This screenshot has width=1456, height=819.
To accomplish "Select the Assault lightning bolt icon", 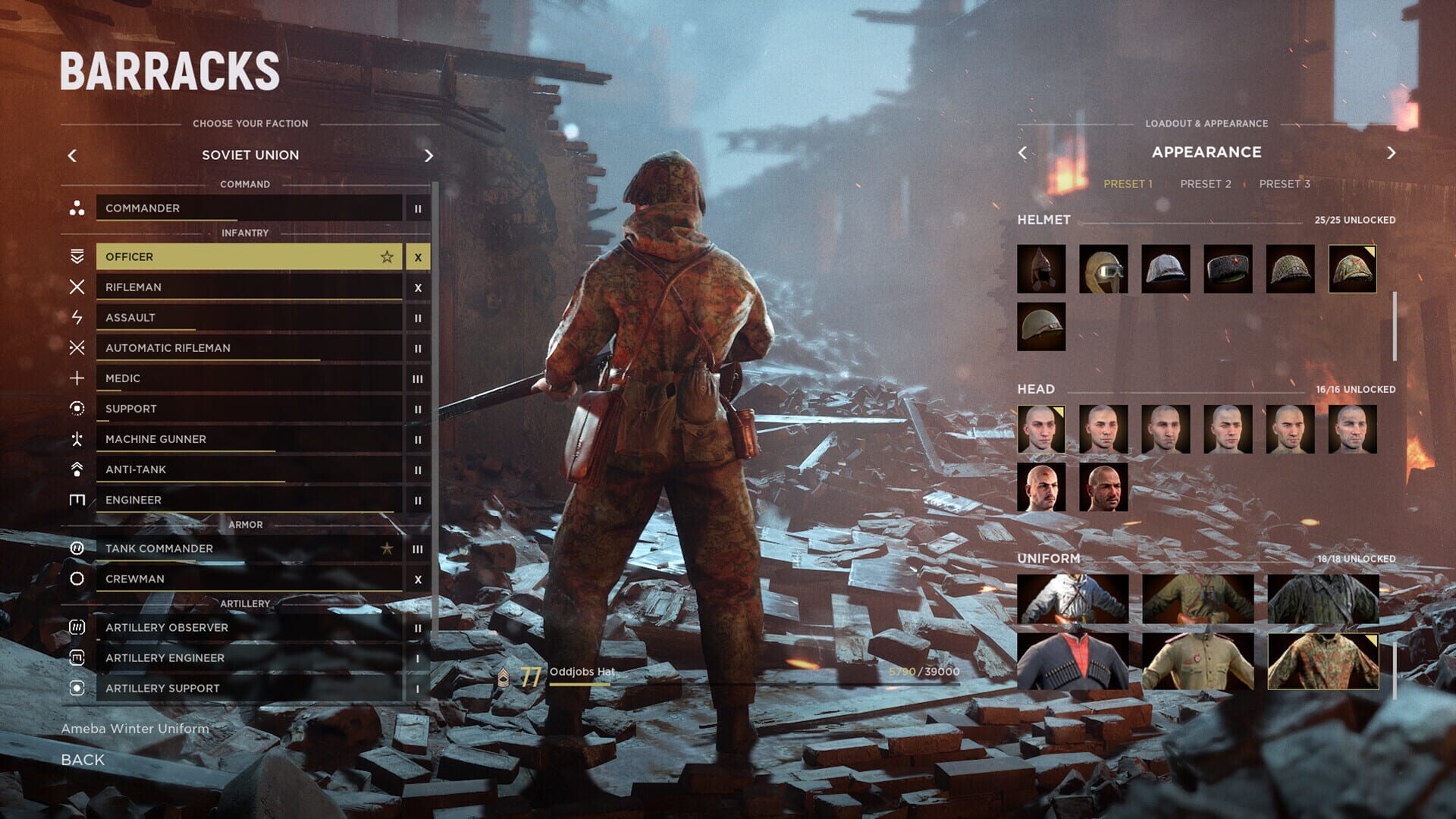I will click(76, 317).
